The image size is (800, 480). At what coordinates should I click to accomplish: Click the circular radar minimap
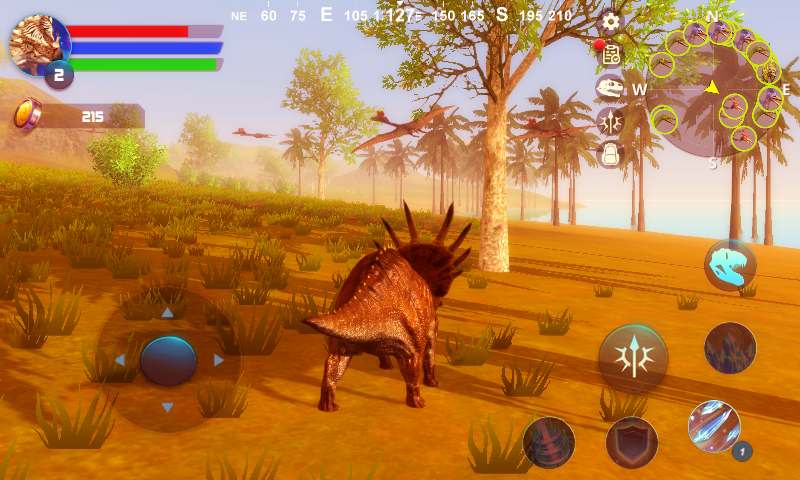712,92
